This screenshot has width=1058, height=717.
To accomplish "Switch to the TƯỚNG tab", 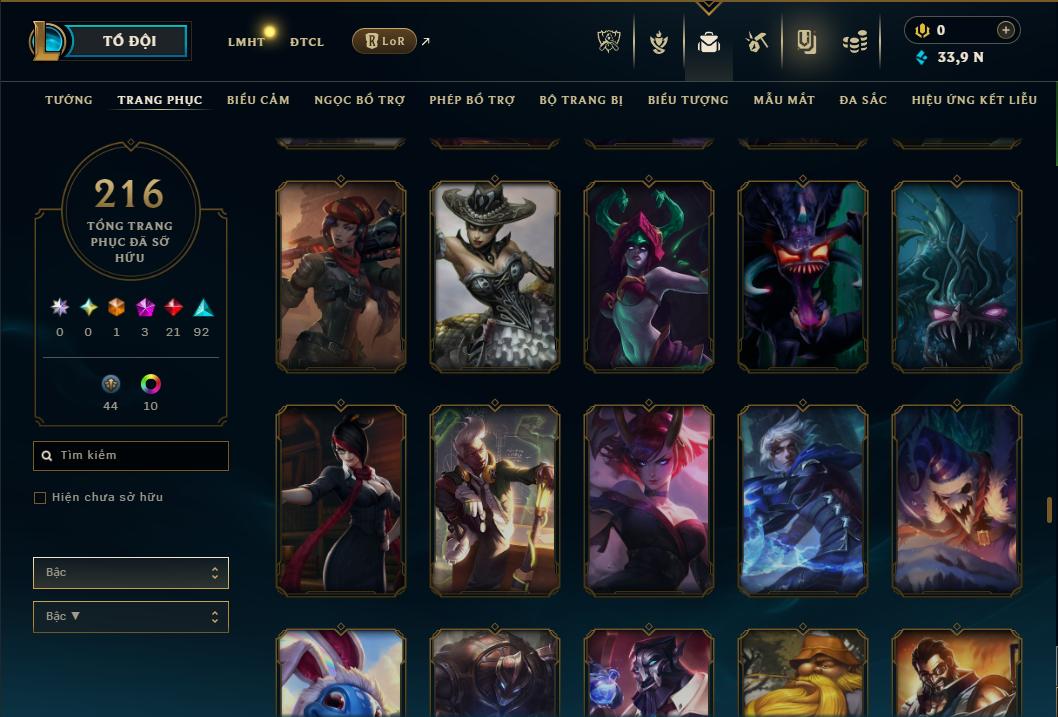I will coord(69,100).
